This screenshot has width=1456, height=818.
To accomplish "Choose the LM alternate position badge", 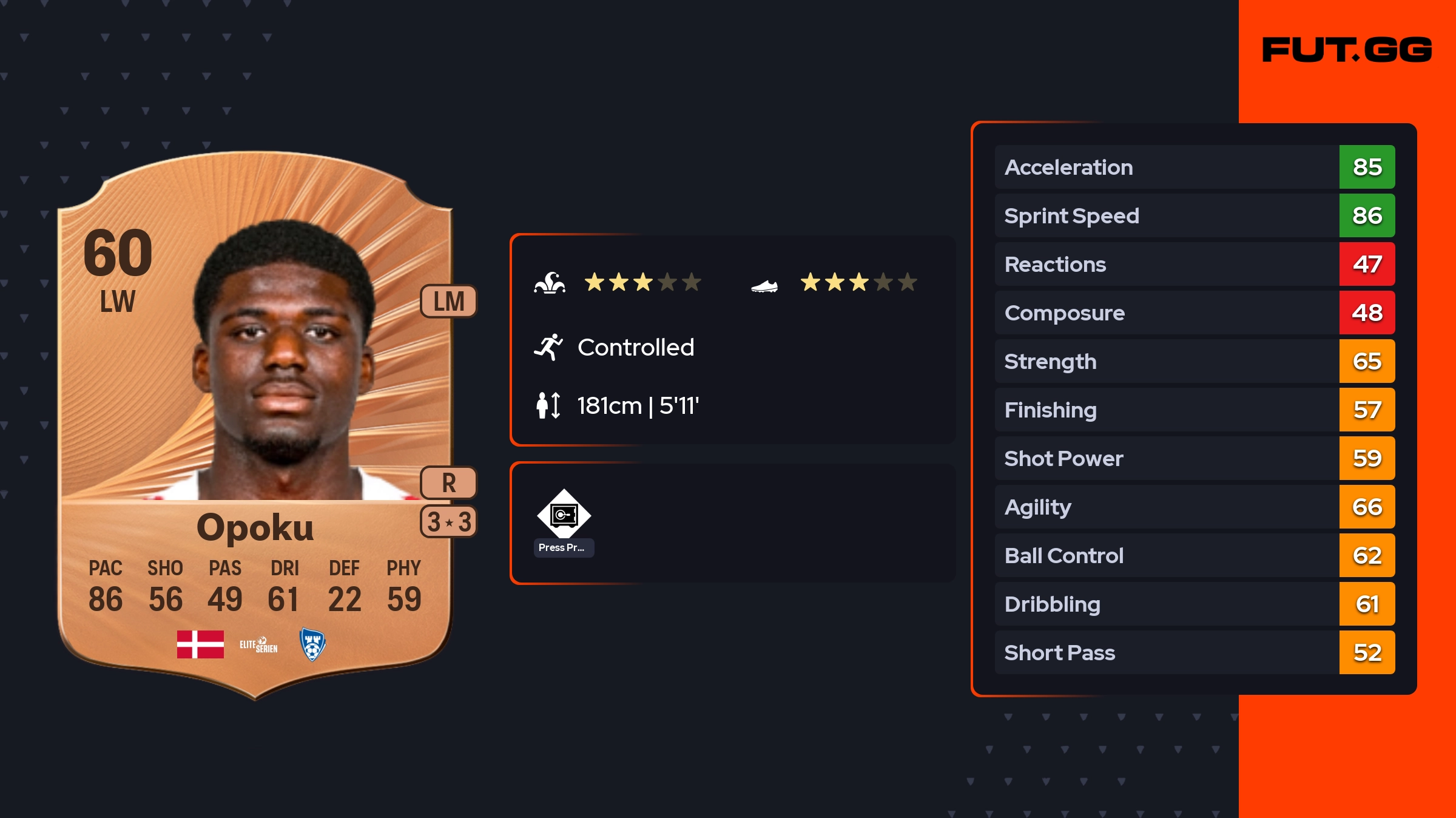I will tap(448, 302).
